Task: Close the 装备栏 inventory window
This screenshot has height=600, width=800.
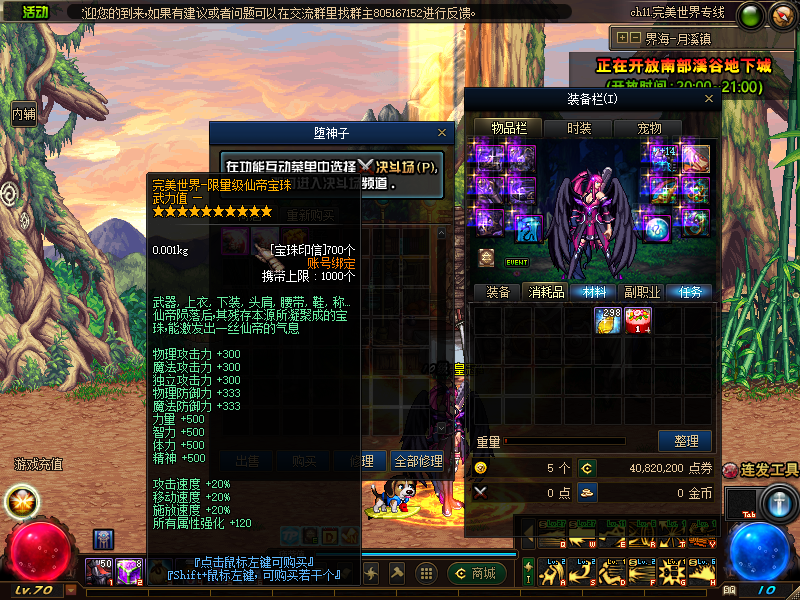Action: [709, 99]
